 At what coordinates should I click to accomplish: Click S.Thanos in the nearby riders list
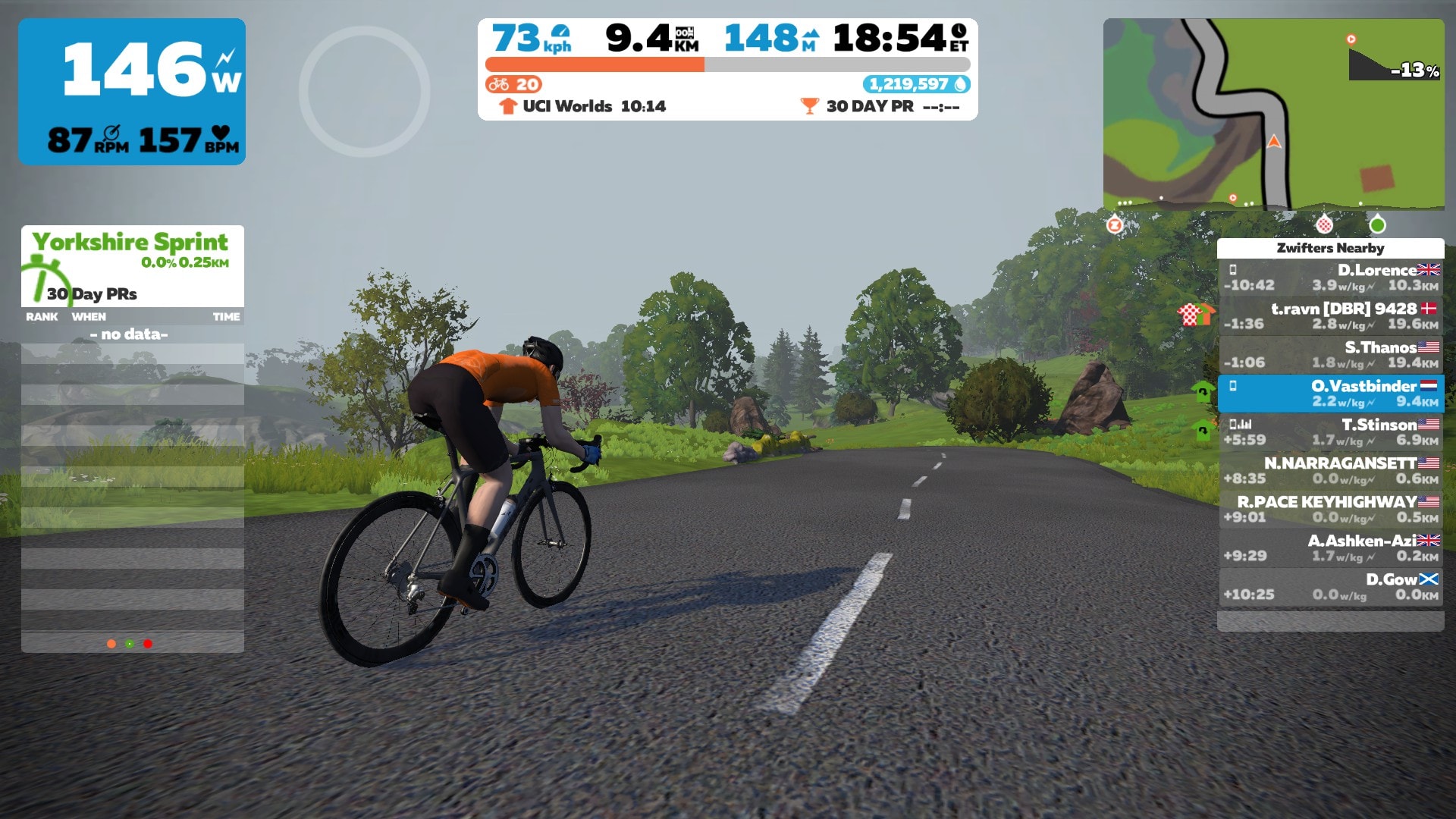pyautogui.click(x=1330, y=355)
